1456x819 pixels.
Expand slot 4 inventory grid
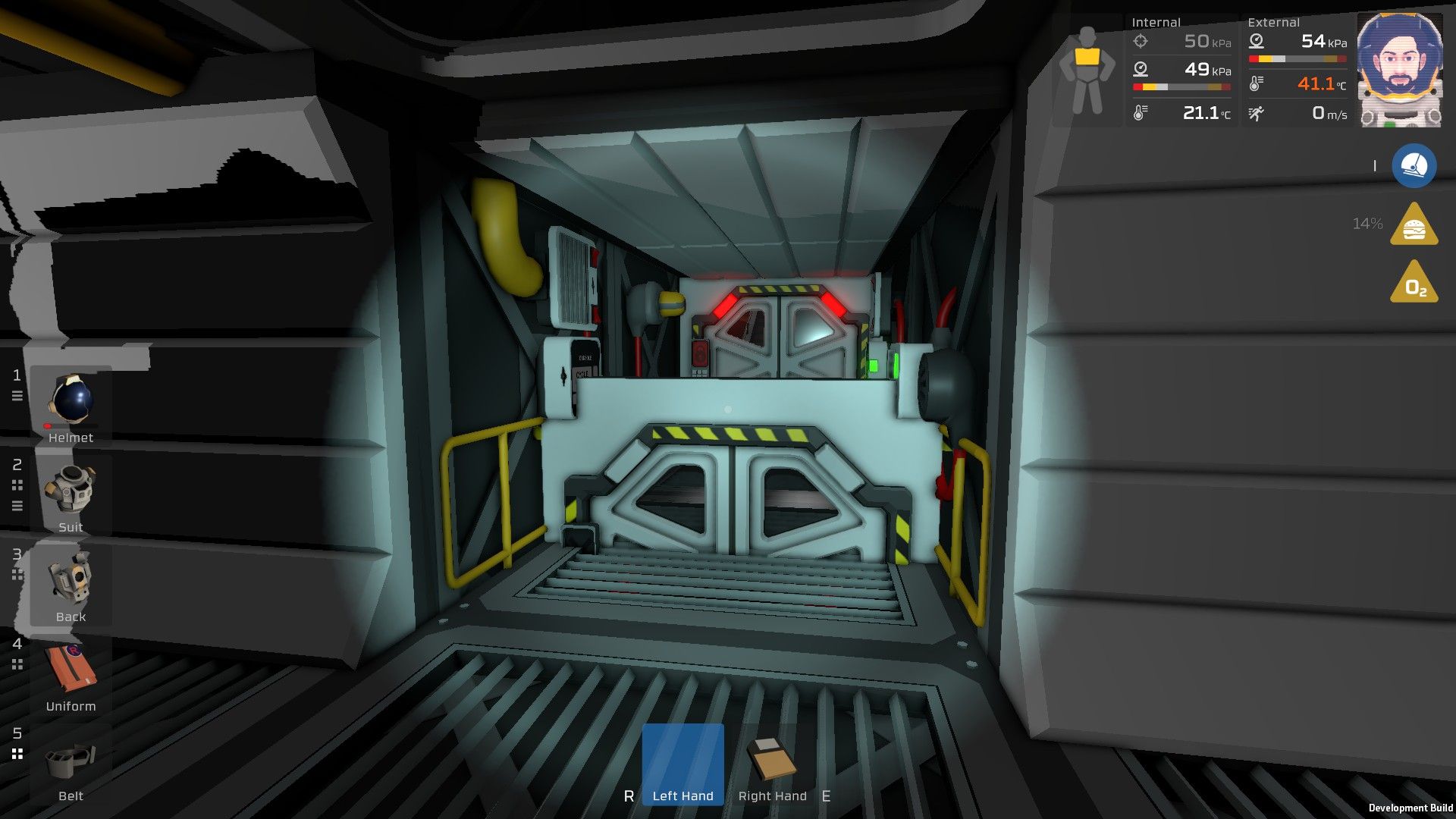(17, 665)
